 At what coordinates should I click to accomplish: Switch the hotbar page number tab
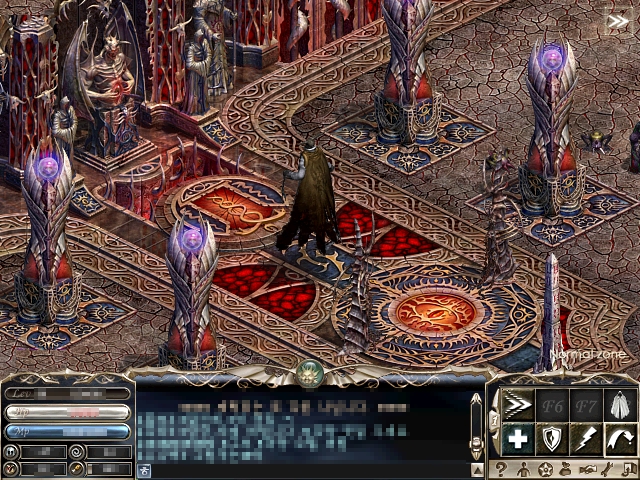click(x=494, y=420)
